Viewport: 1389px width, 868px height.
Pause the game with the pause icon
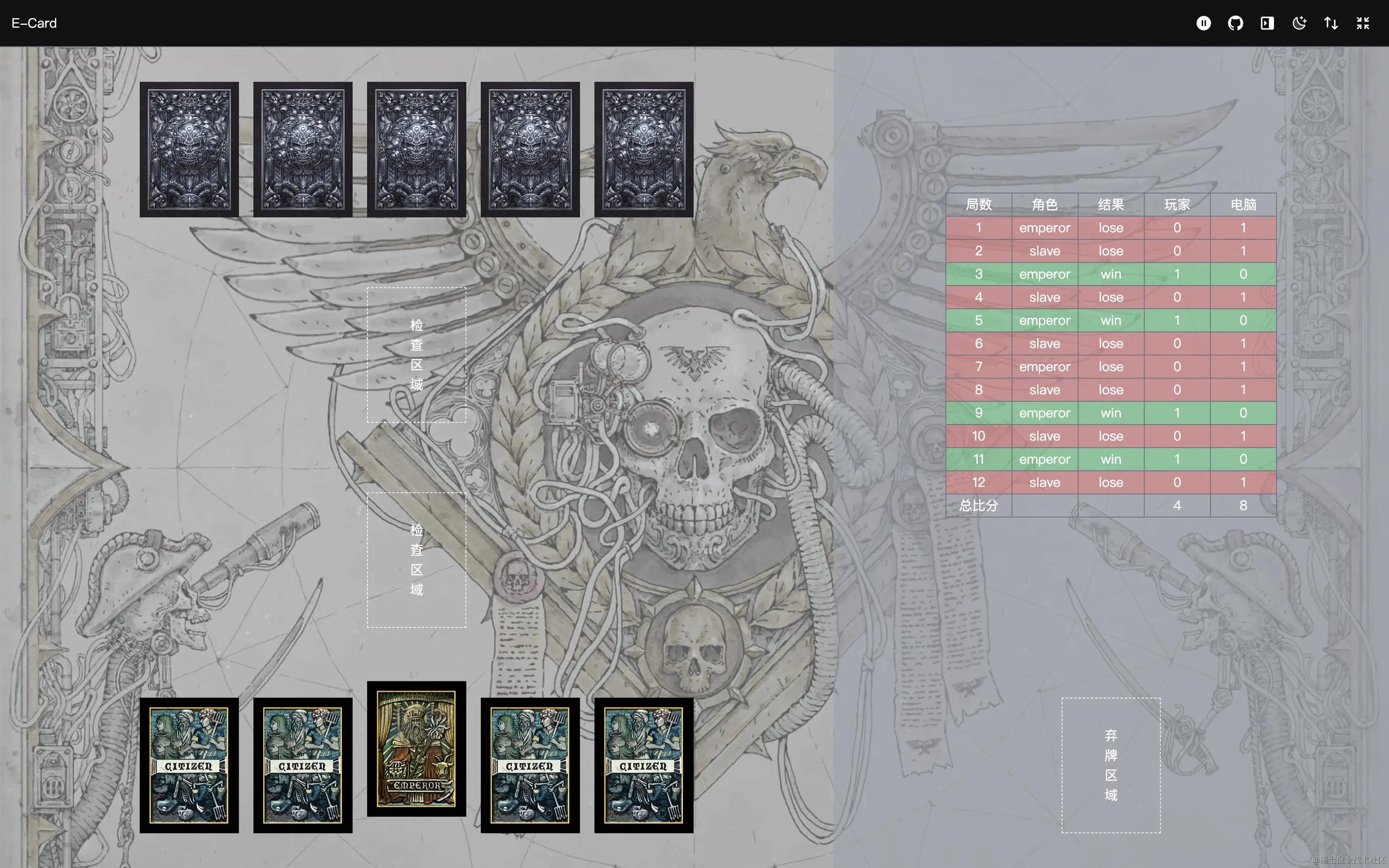[1203, 23]
